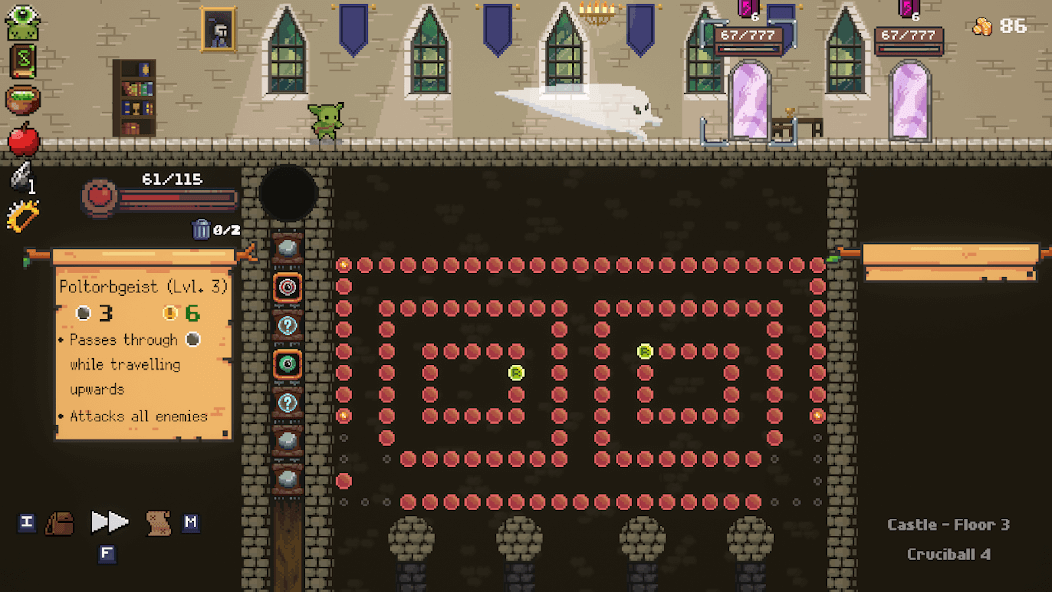The width and height of the screenshot is (1052, 592).
Task: Inspect the green spellbook relic
Action: 22,62
